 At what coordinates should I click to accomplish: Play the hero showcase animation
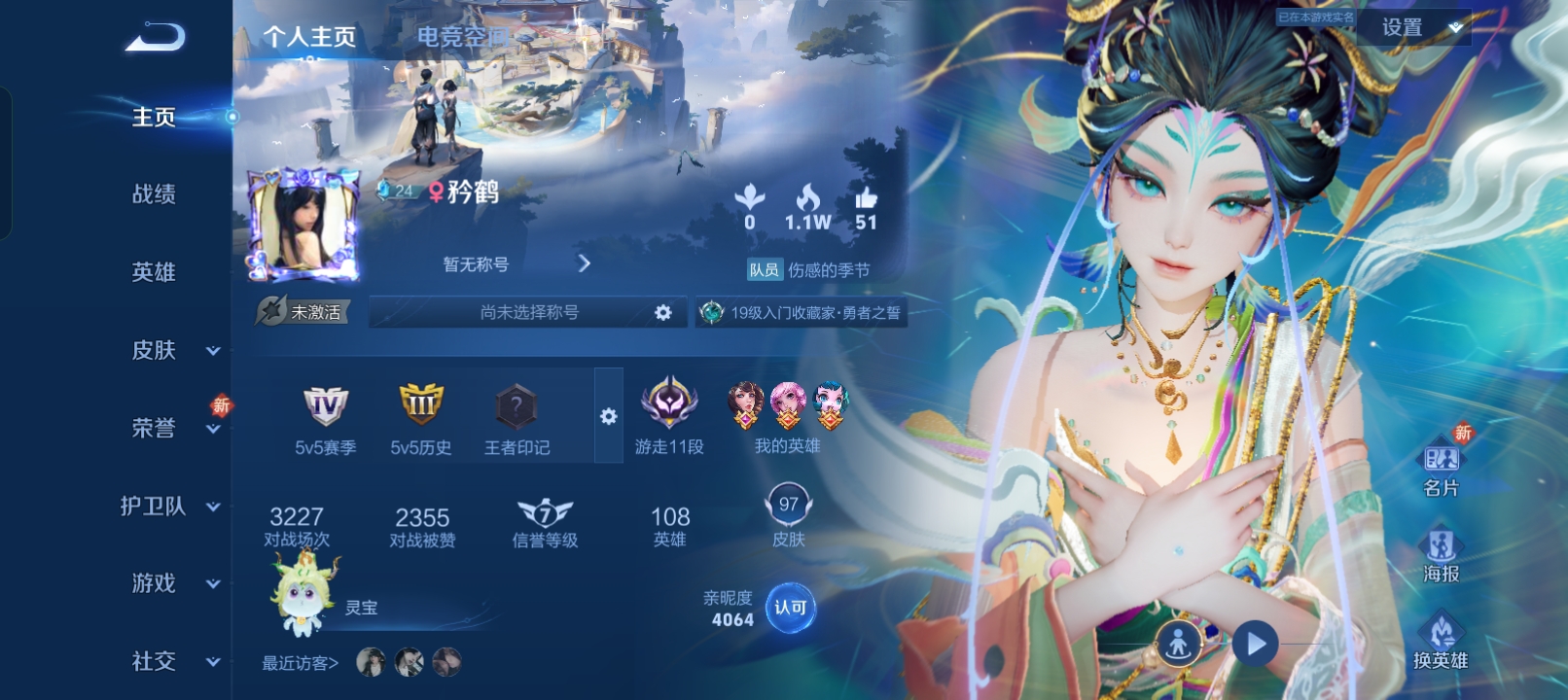tap(1255, 644)
